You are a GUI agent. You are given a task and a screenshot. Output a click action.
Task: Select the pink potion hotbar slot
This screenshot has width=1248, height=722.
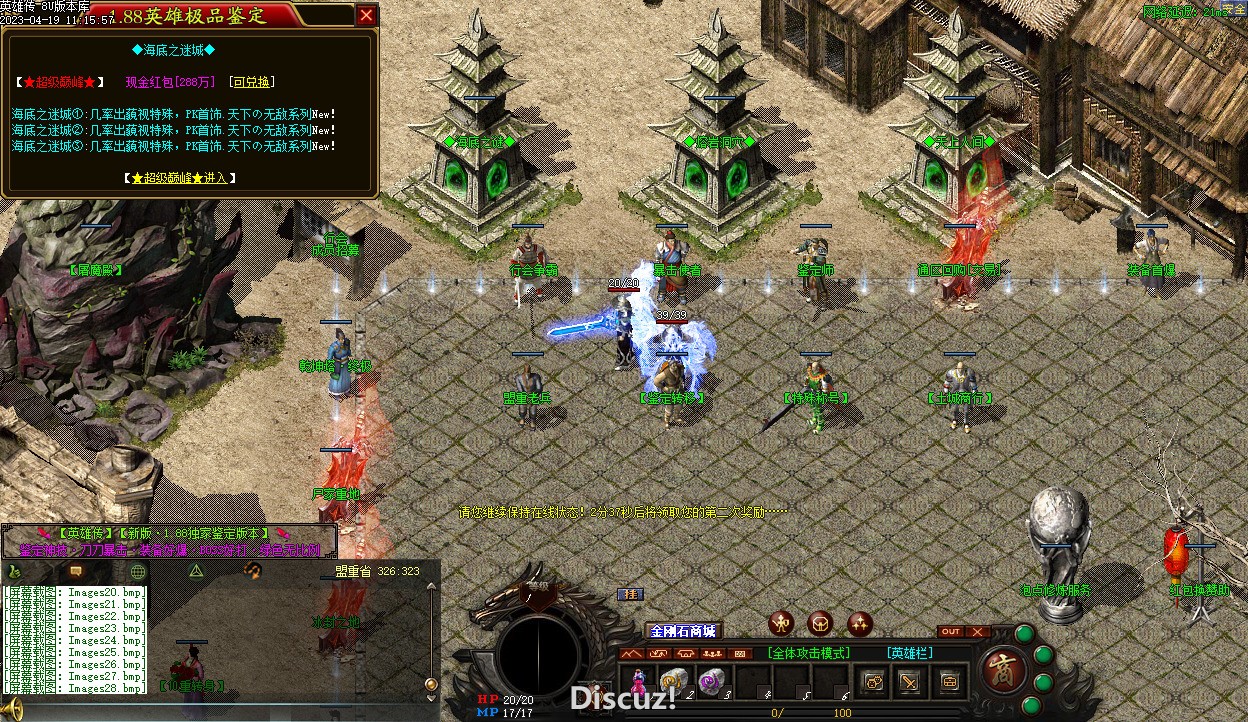[x=636, y=682]
